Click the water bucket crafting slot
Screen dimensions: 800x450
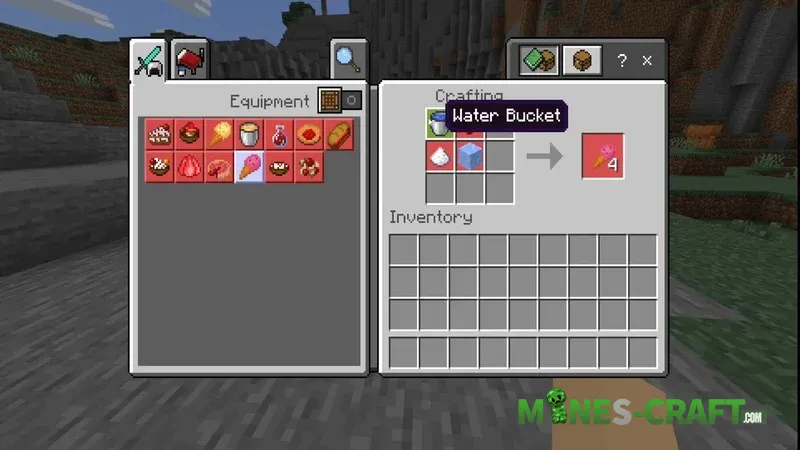(x=440, y=124)
